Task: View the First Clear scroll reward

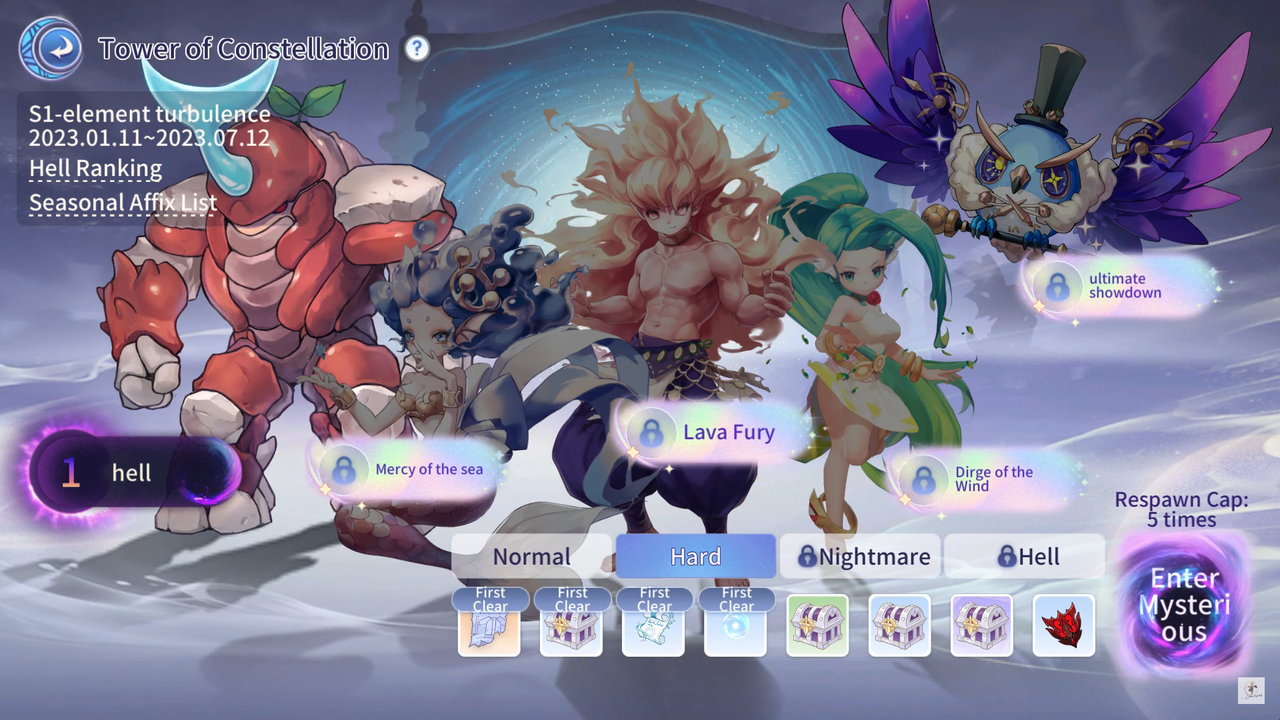Action: pyautogui.click(x=653, y=628)
